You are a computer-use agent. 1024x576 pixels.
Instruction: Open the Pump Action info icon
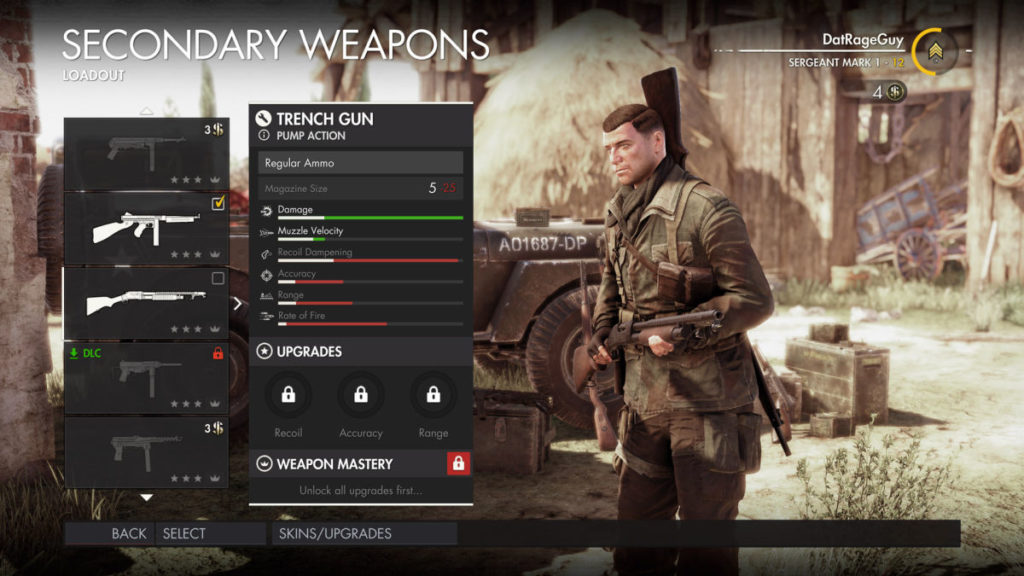pos(264,135)
